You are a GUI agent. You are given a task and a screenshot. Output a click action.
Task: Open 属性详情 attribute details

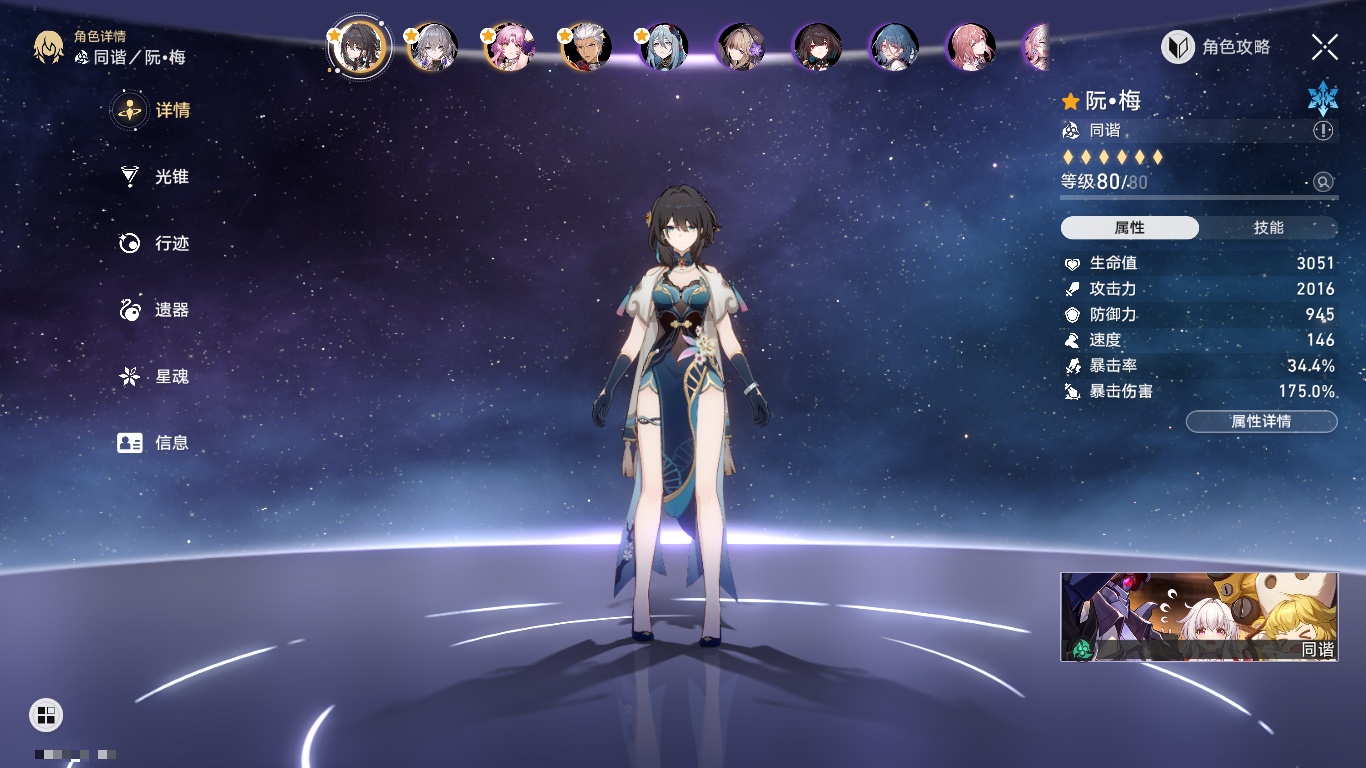[1261, 422]
